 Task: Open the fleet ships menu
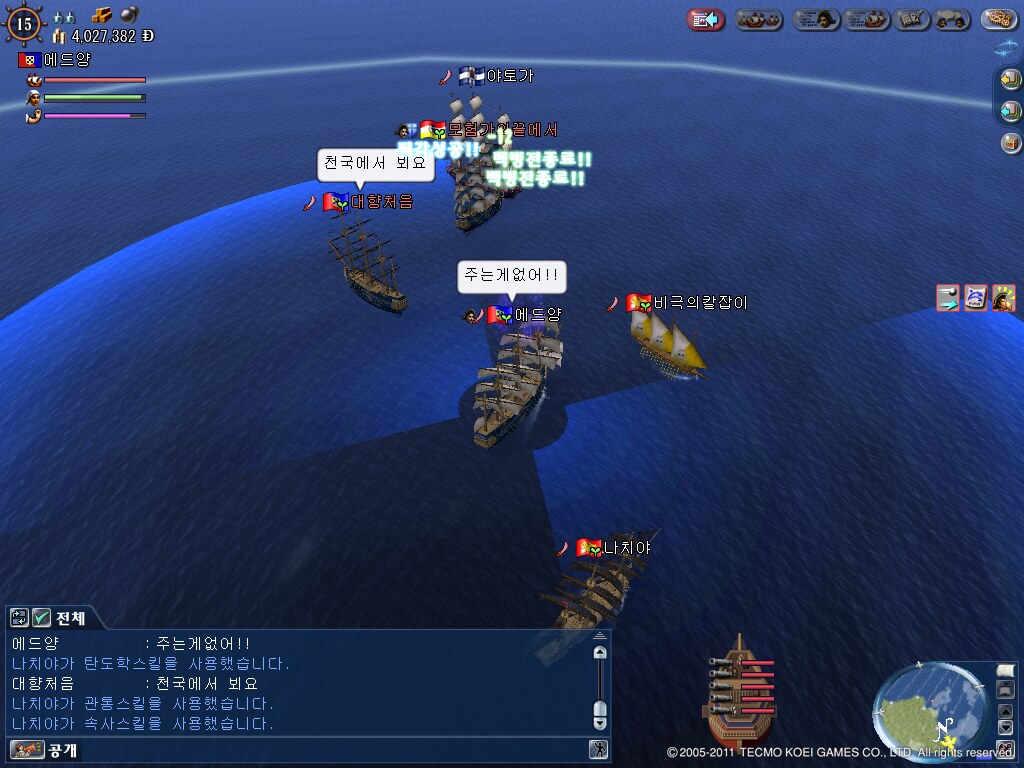click(759, 19)
